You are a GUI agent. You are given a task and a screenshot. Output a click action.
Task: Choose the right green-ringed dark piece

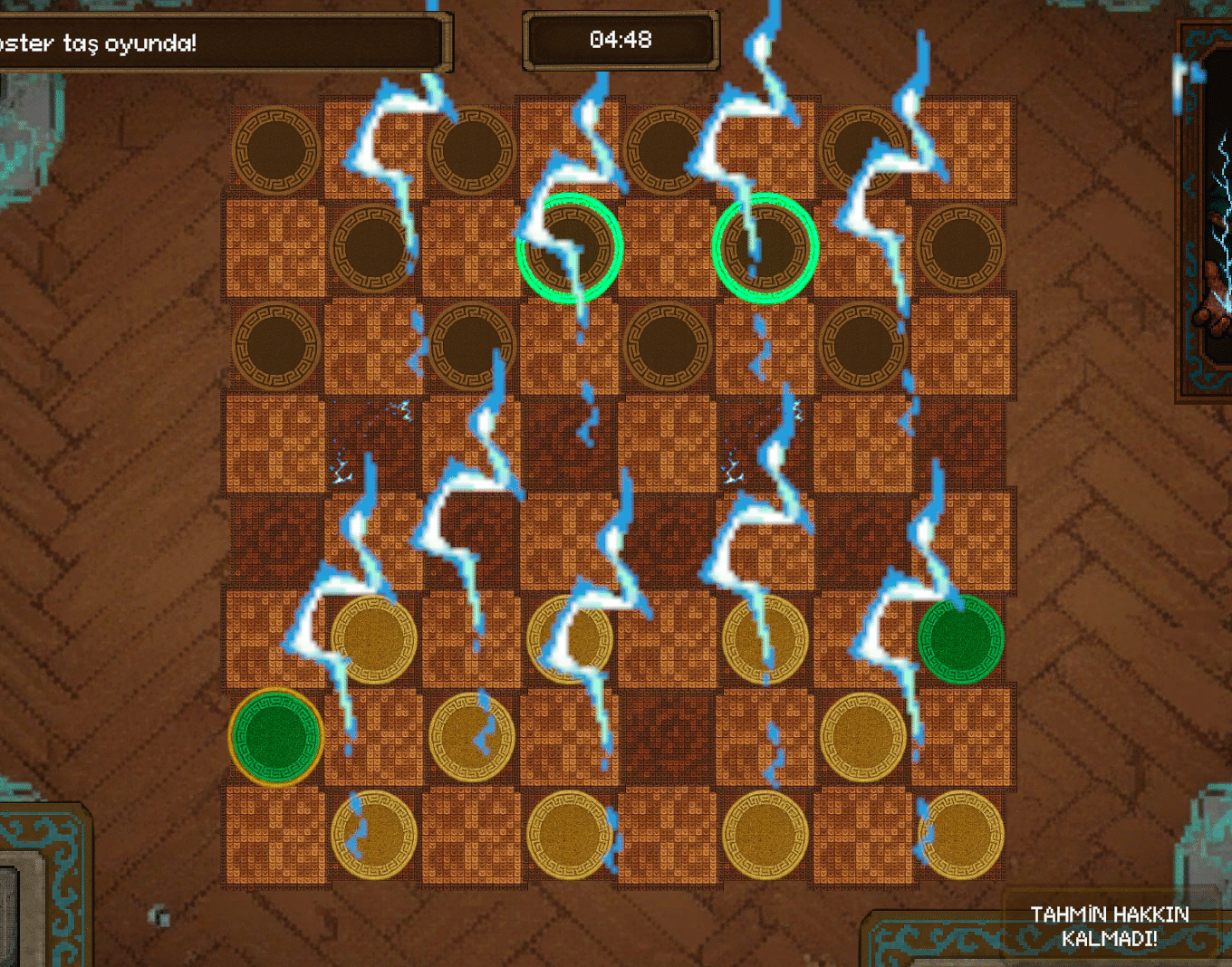tap(765, 247)
